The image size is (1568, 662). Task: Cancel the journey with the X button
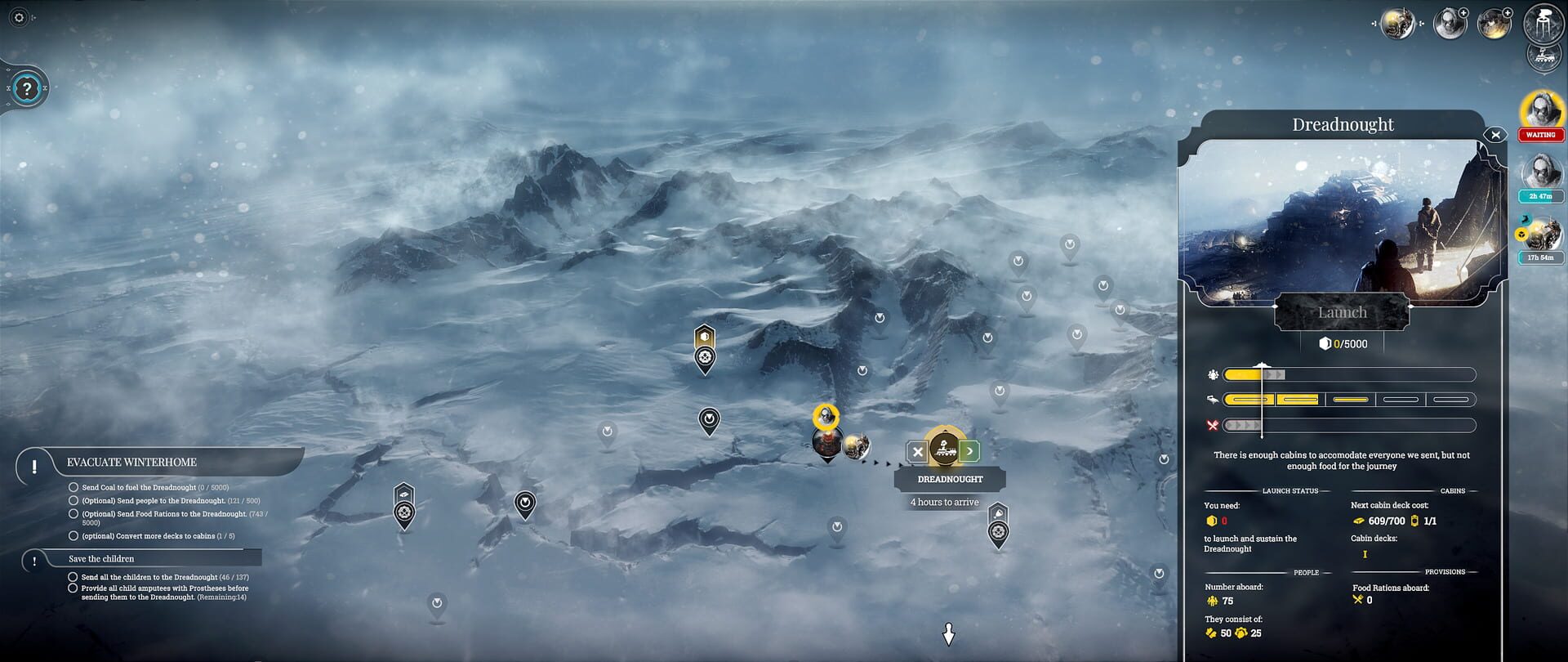(917, 450)
